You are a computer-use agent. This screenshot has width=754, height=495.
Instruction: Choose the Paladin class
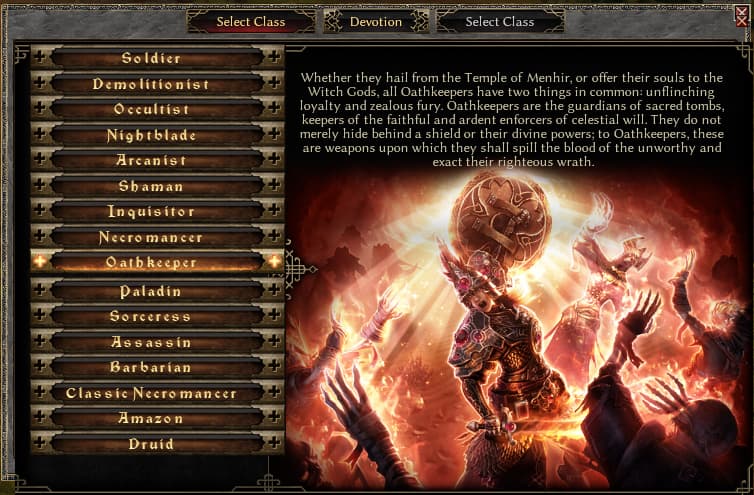click(152, 291)
